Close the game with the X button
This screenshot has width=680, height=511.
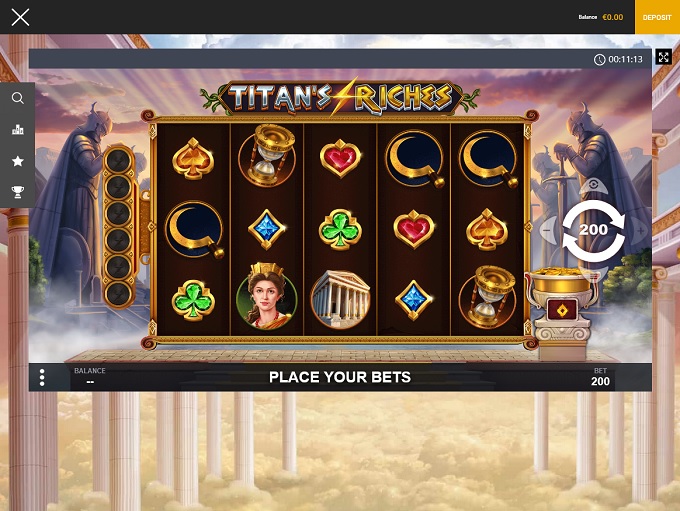(x=20, y=17)
